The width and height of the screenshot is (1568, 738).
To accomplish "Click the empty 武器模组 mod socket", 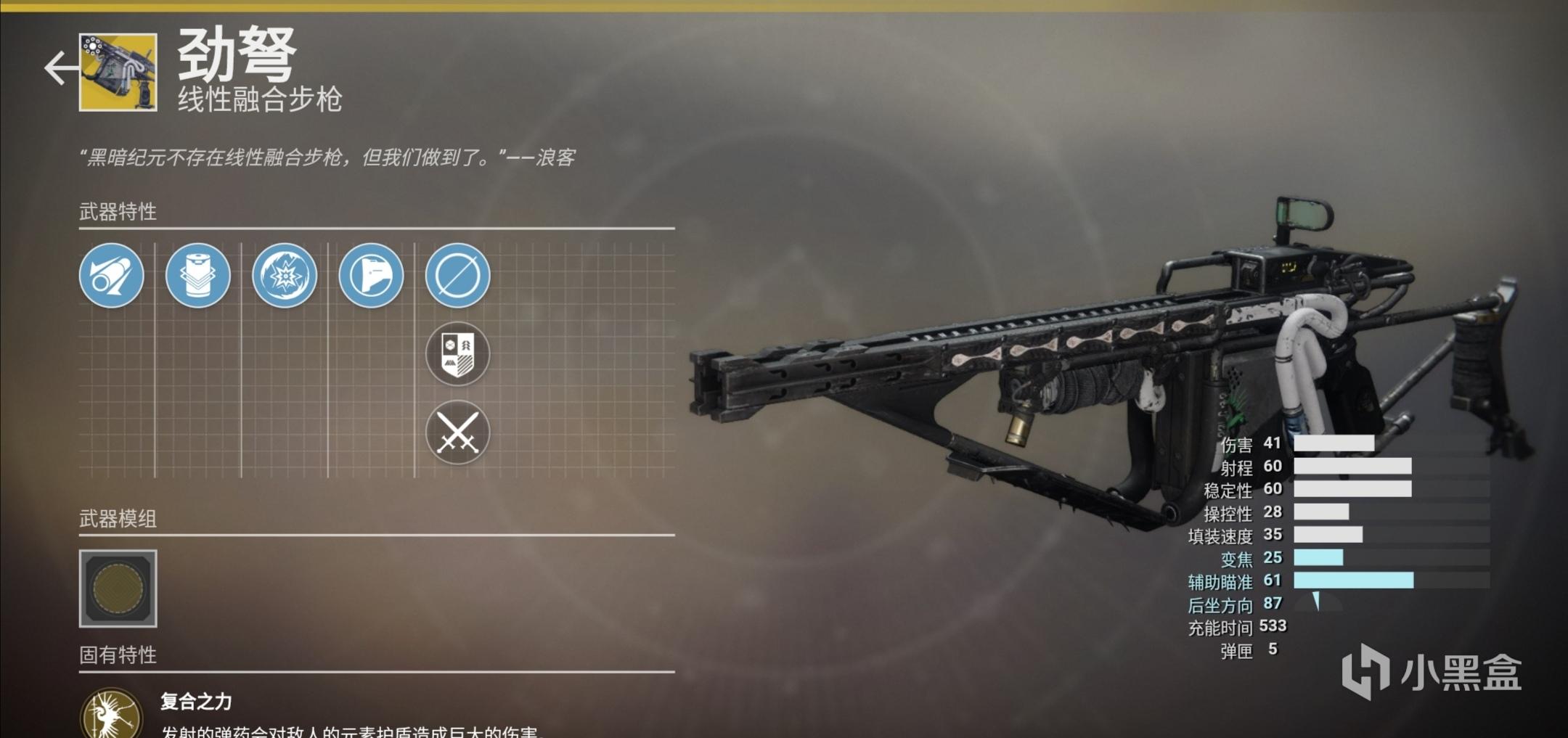I will (x=118, y=590).
